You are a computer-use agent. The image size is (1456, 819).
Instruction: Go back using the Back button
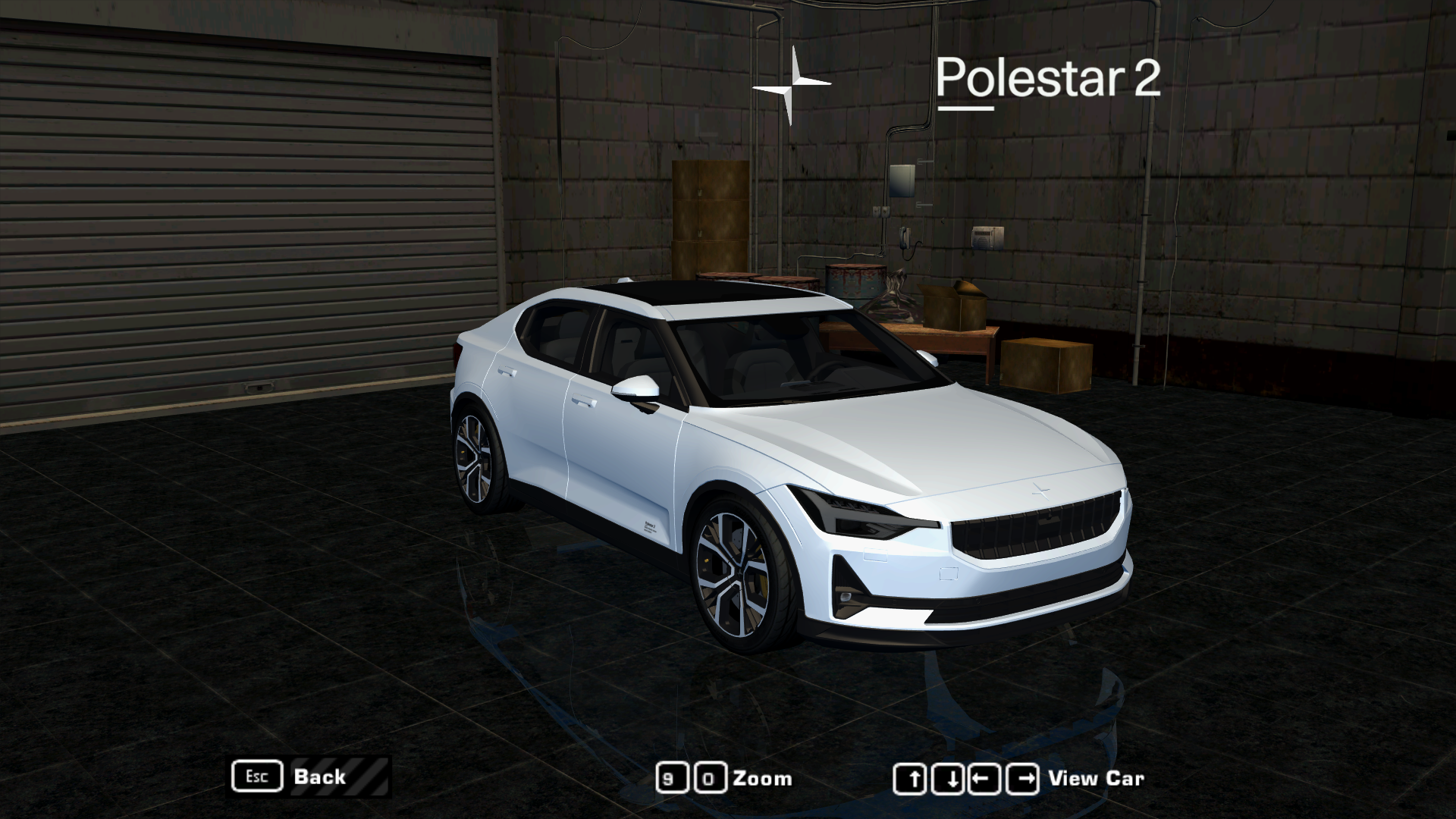318,777
